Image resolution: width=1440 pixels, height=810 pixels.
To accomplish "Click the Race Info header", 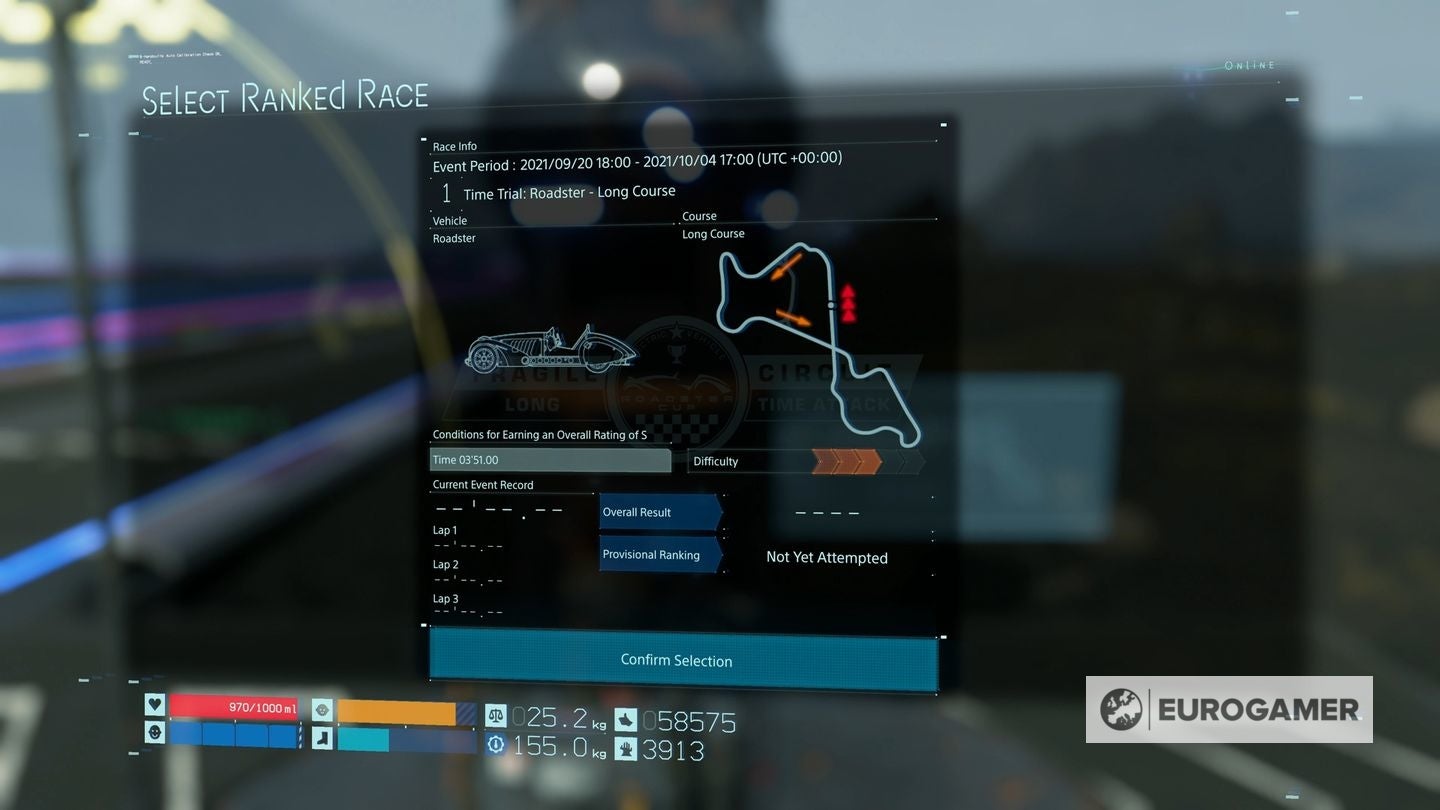I will pyautogui.click(x=456, y=146).
